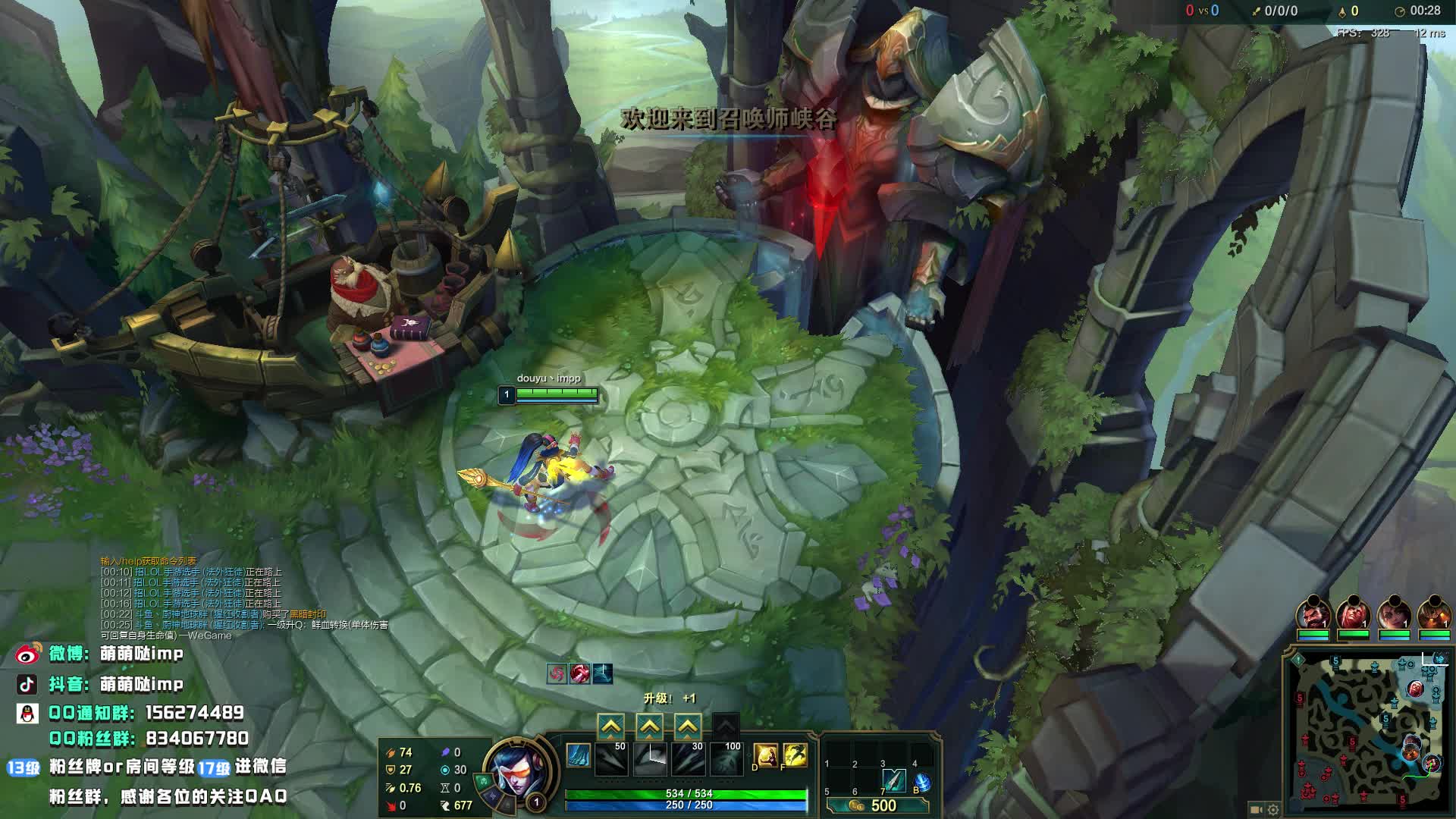1456x819 pixels.
Task: Click the green alert diamond on the minimap corner
Action: [1298, 660]
